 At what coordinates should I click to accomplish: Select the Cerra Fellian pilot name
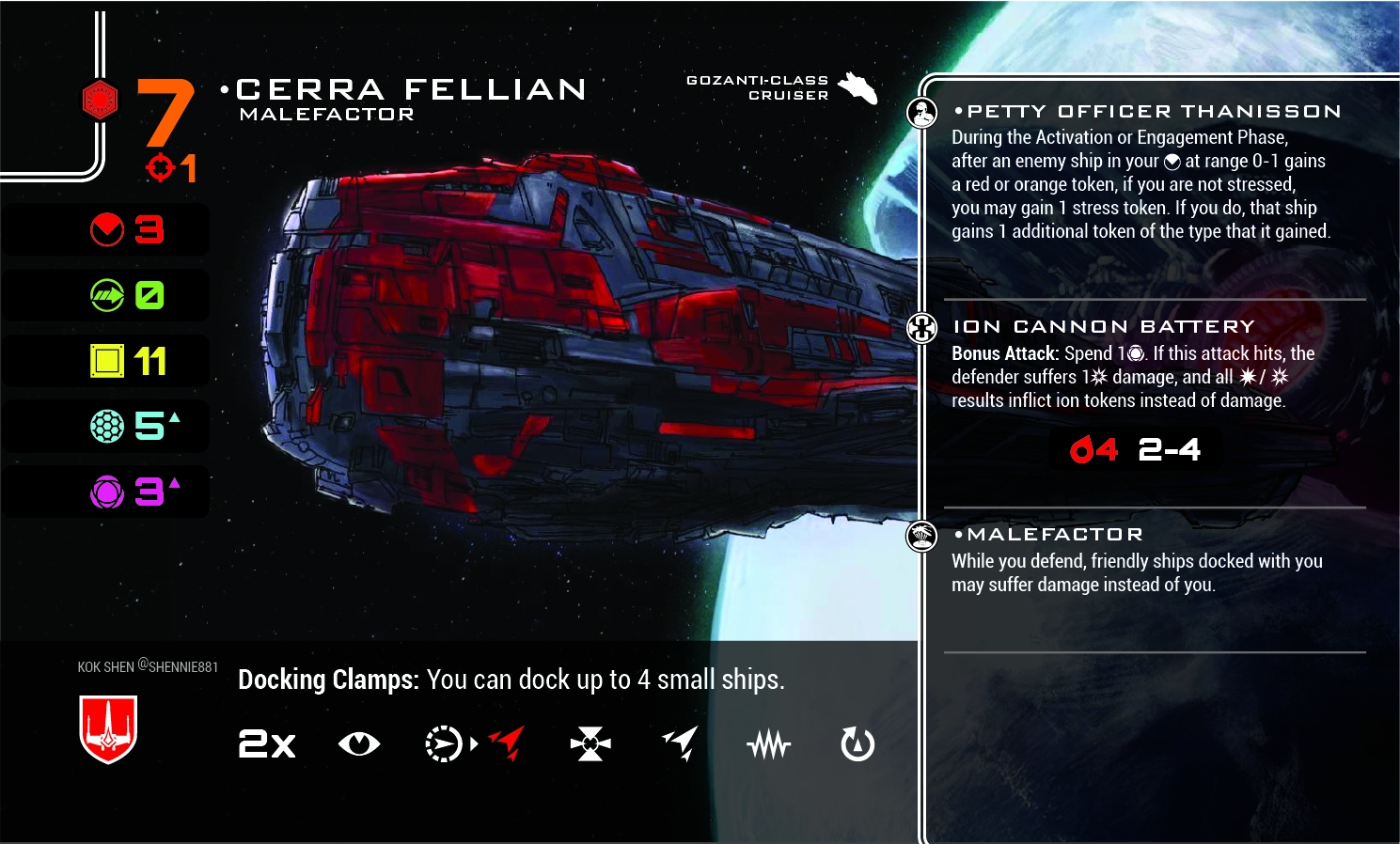(411, 89)
